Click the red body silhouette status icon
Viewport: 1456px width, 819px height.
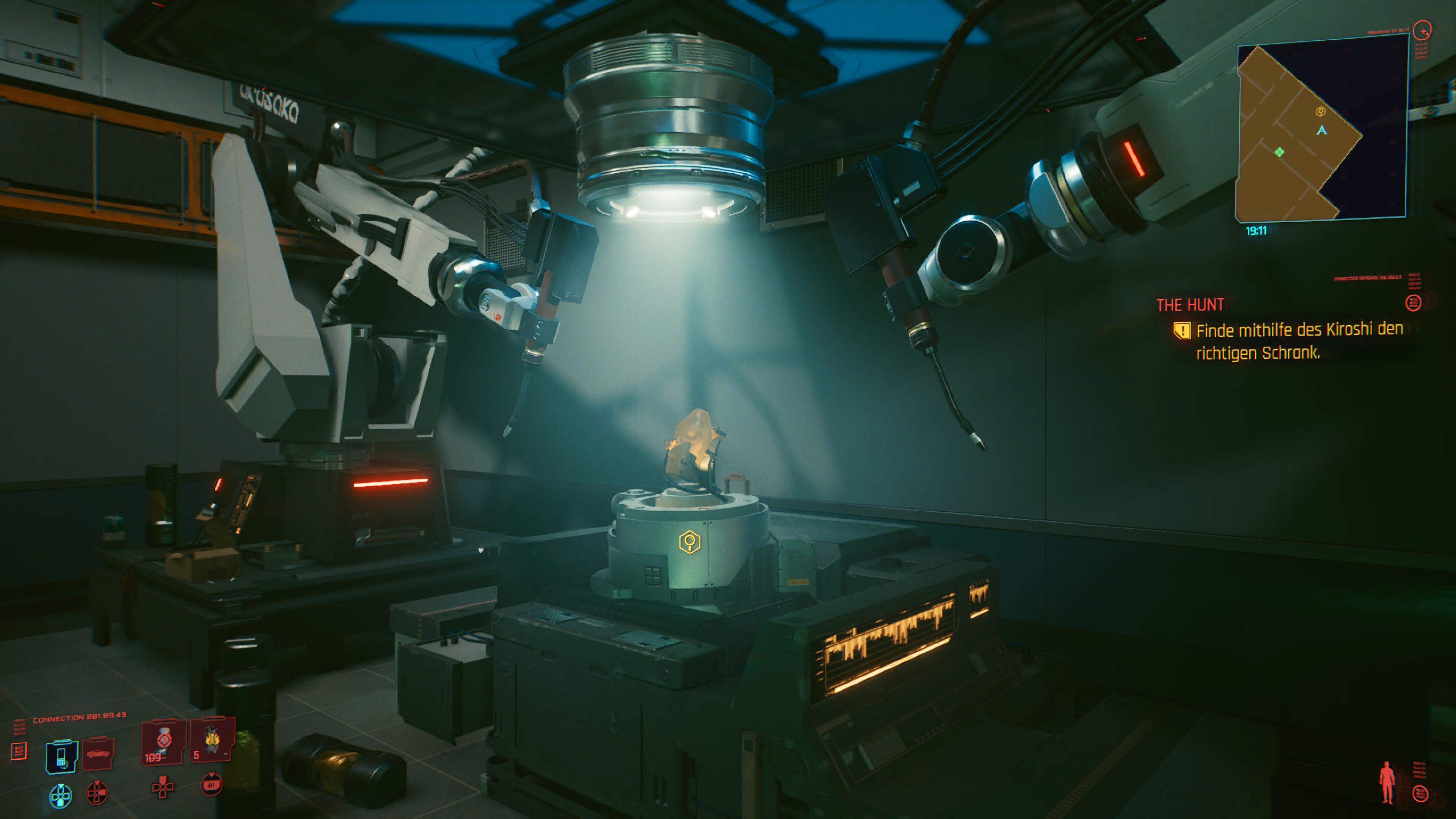(1387, 782)
